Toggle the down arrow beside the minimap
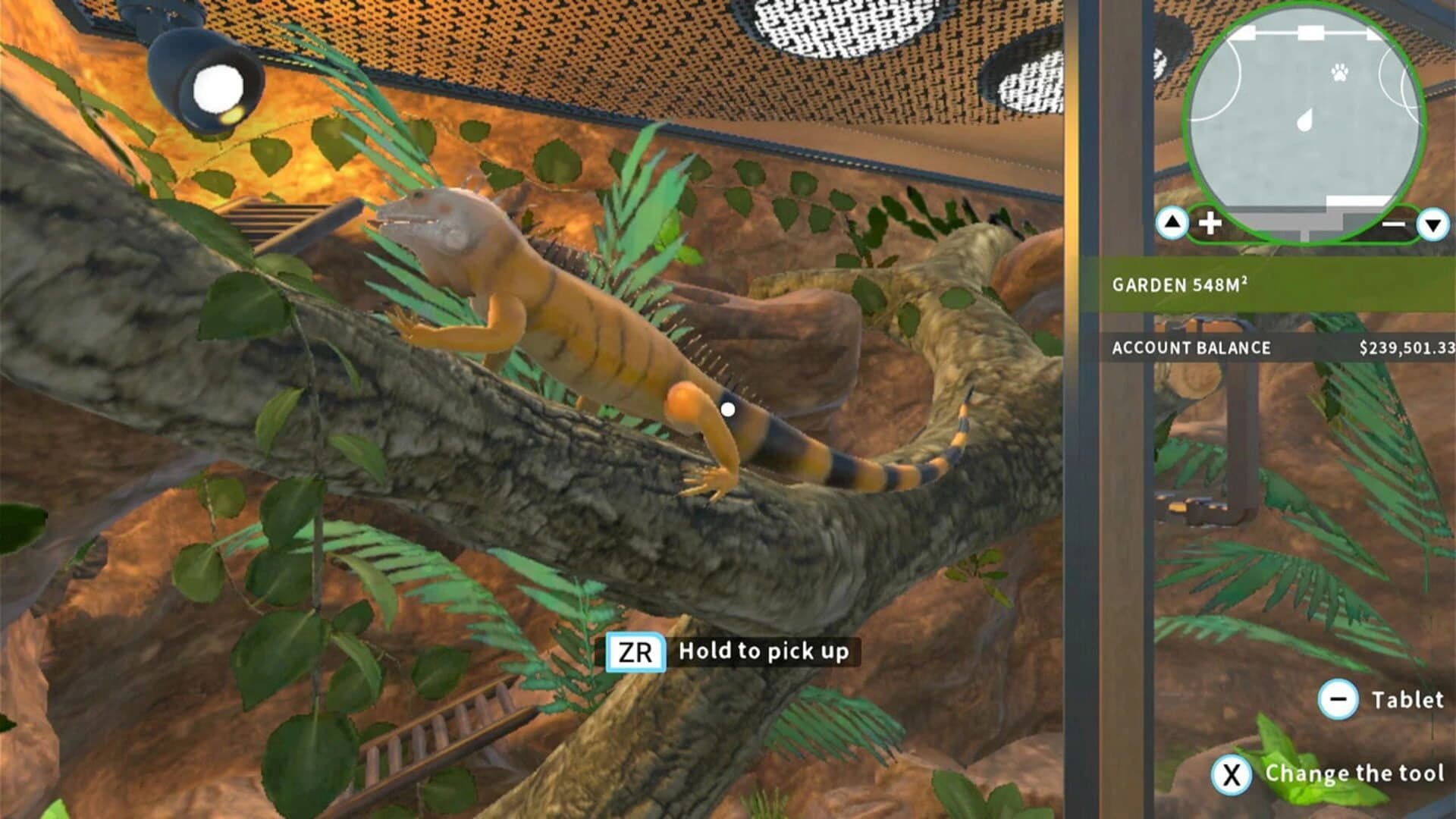Viewport: 1456px width, 819px height. click(1431, 221)
